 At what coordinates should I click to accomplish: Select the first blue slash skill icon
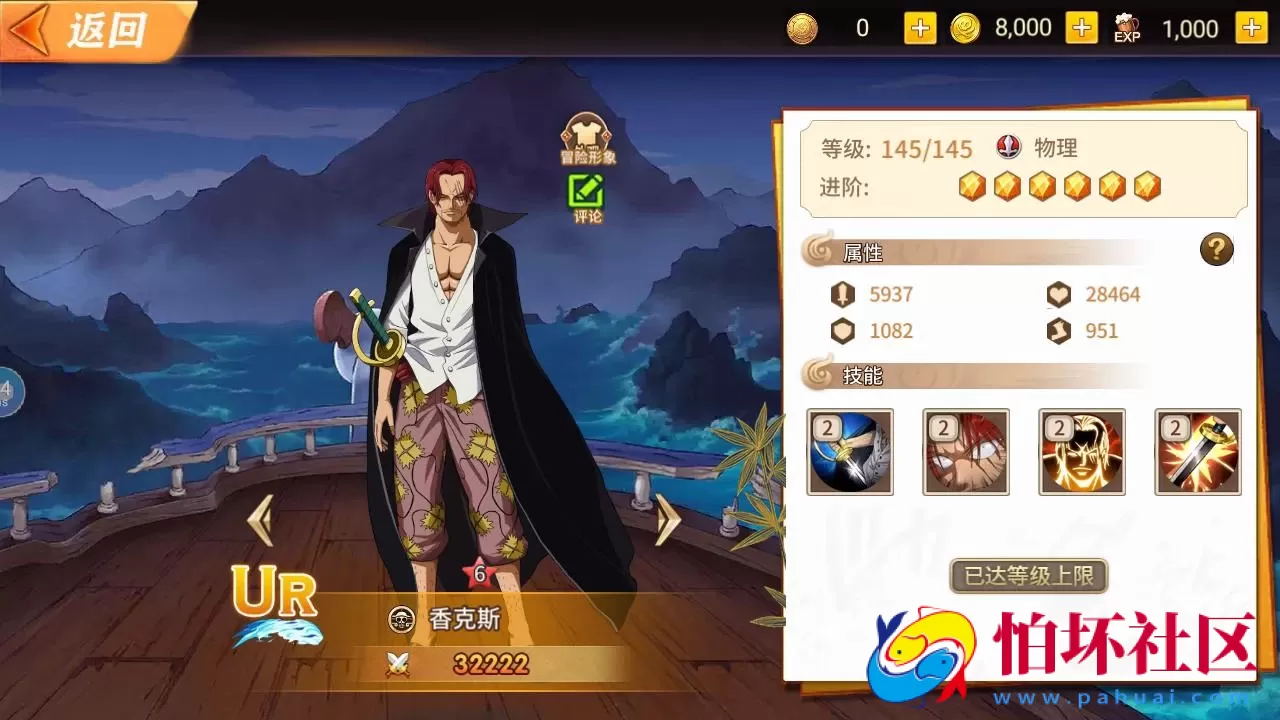tap(849, 452)
